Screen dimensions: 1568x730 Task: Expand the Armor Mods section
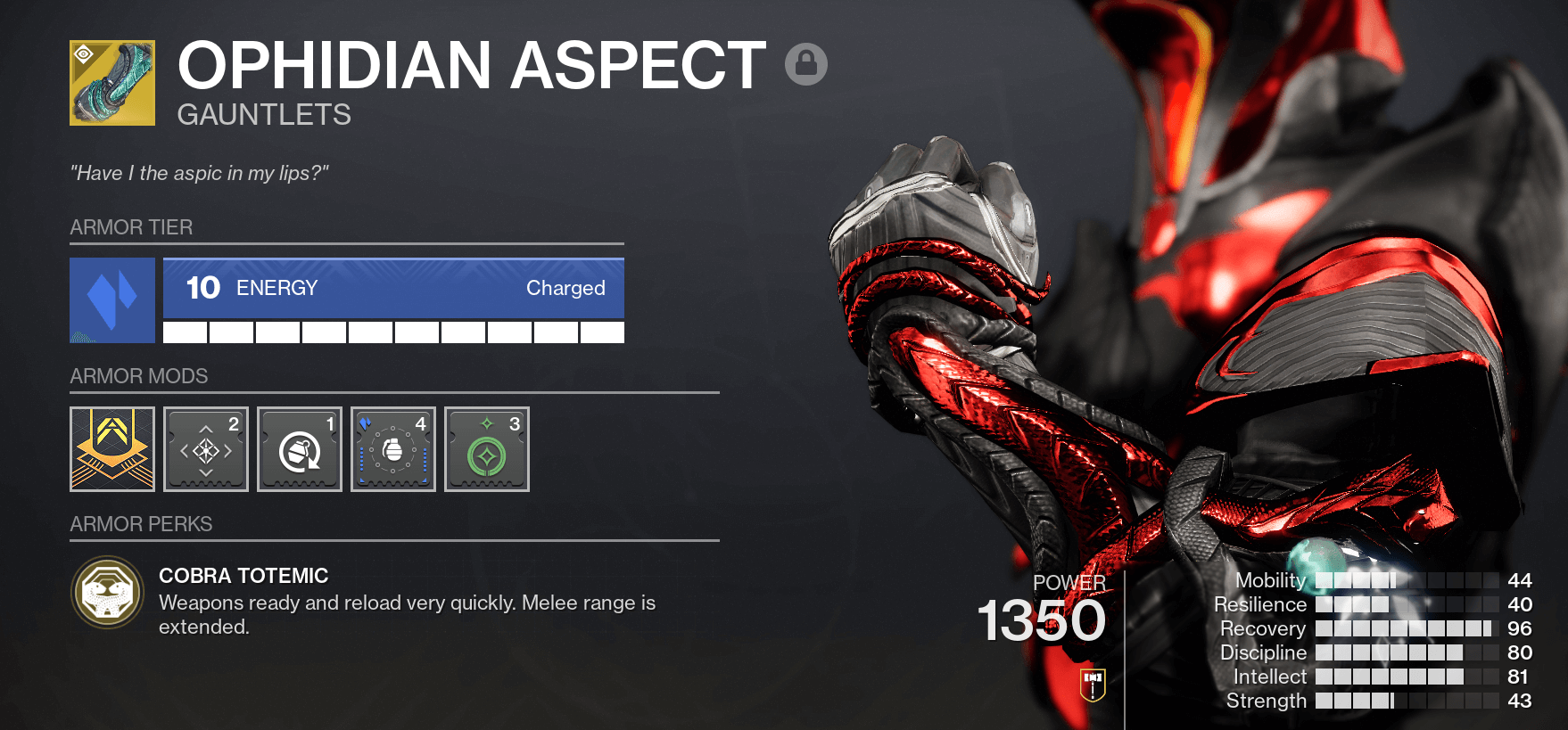coord(138,376)
